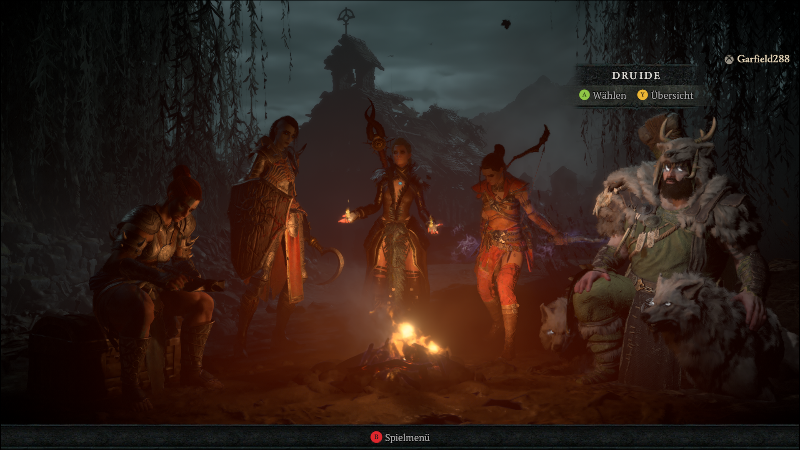Select the seated Barbarian character

click(160, 270)
